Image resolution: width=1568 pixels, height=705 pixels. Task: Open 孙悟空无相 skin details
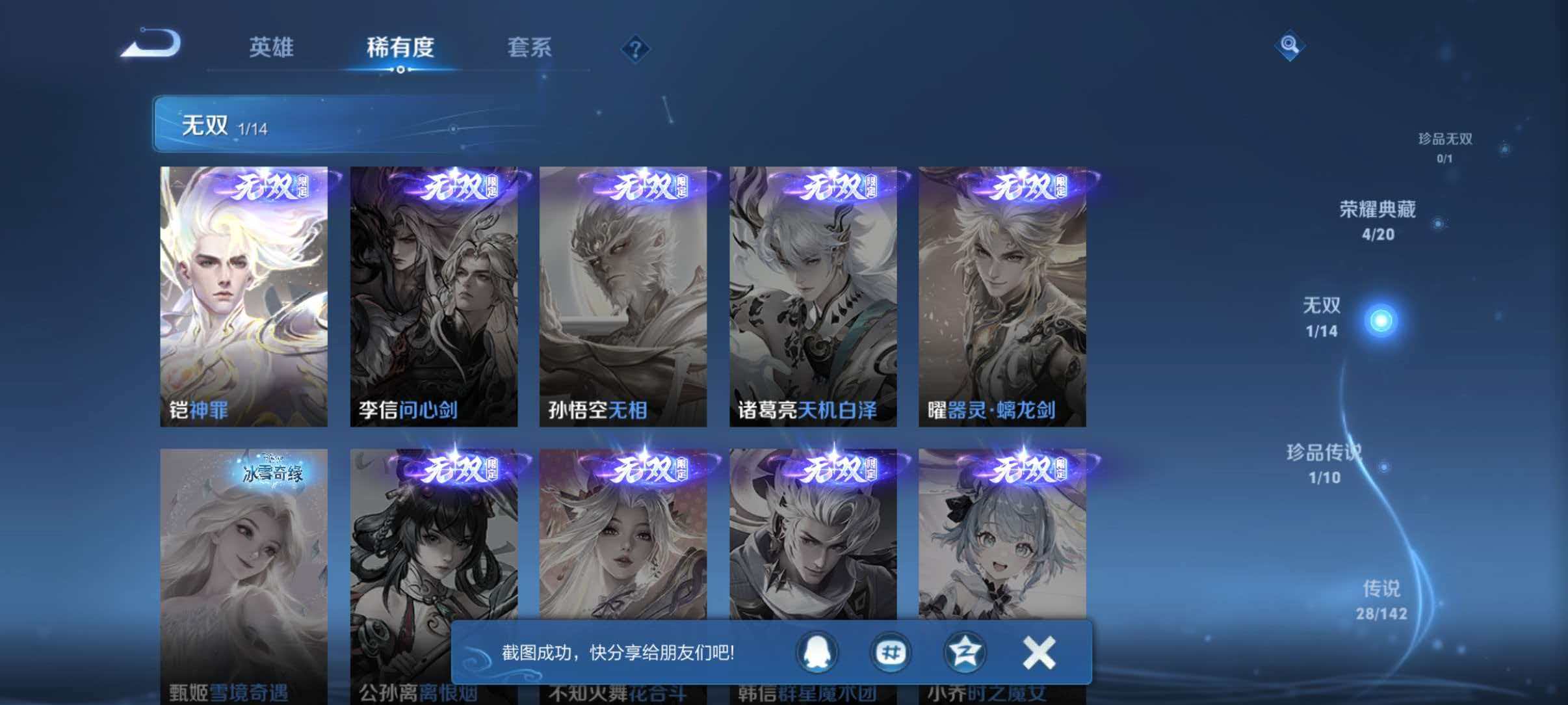[x=622, y=293]
